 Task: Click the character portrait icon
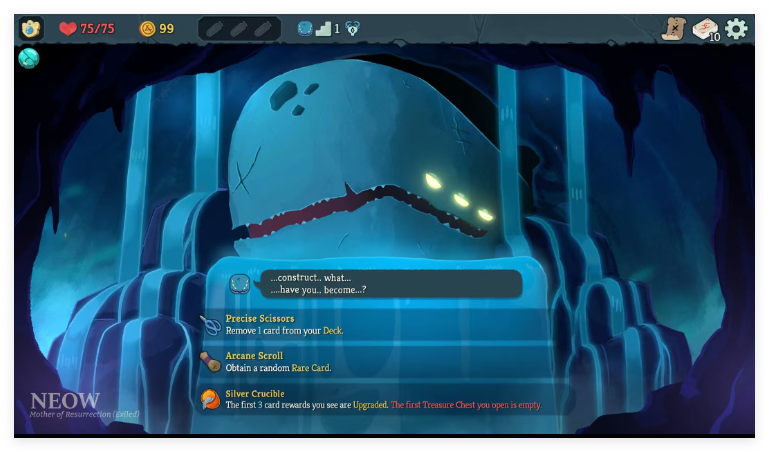point(31,28)
